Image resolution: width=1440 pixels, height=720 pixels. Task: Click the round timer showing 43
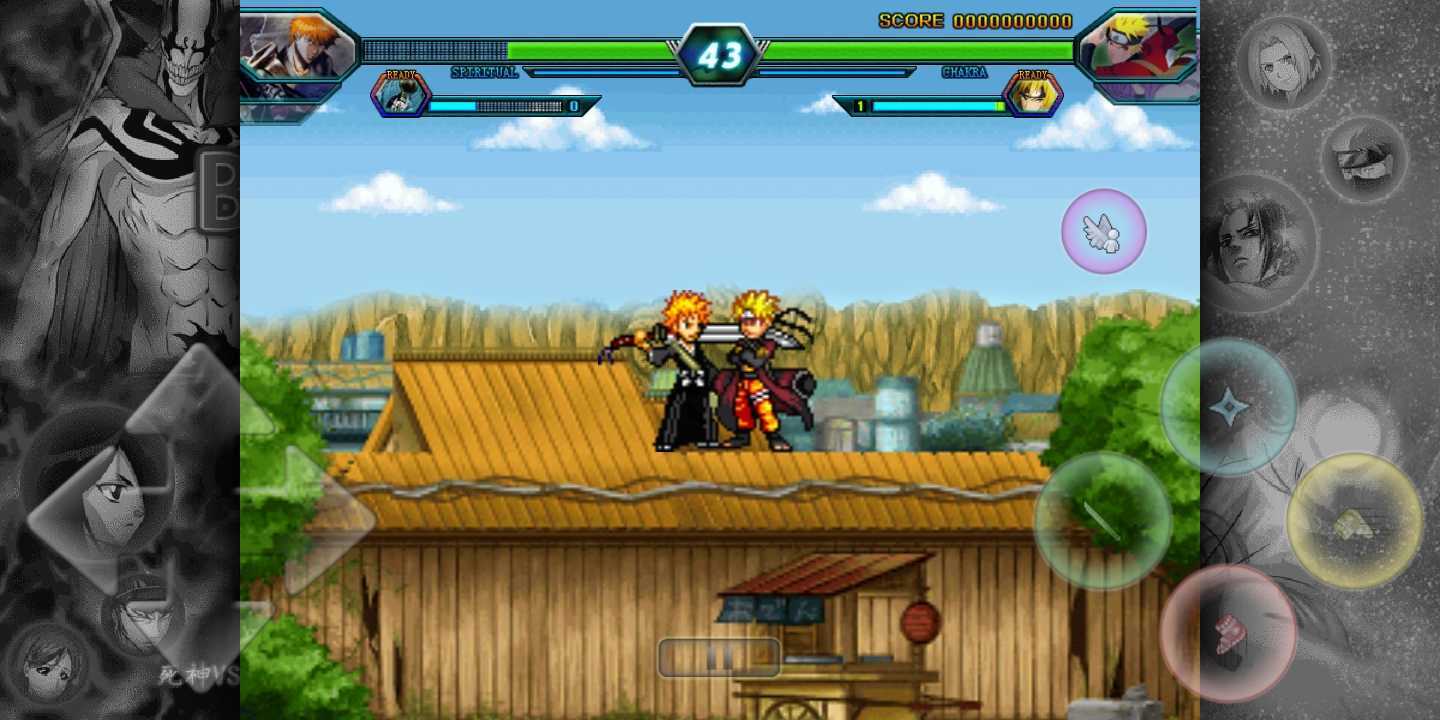pyautogui.click(x=722, y=55)
